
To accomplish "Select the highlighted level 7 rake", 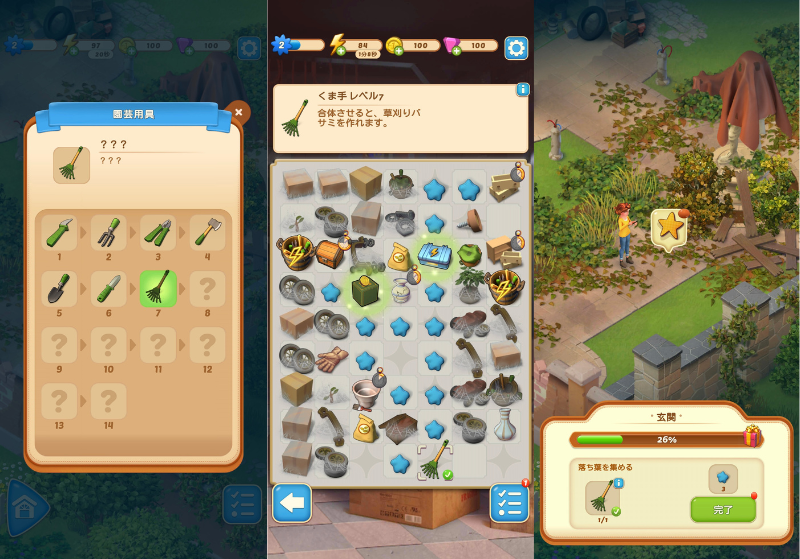I will click(x=158, y=288).
